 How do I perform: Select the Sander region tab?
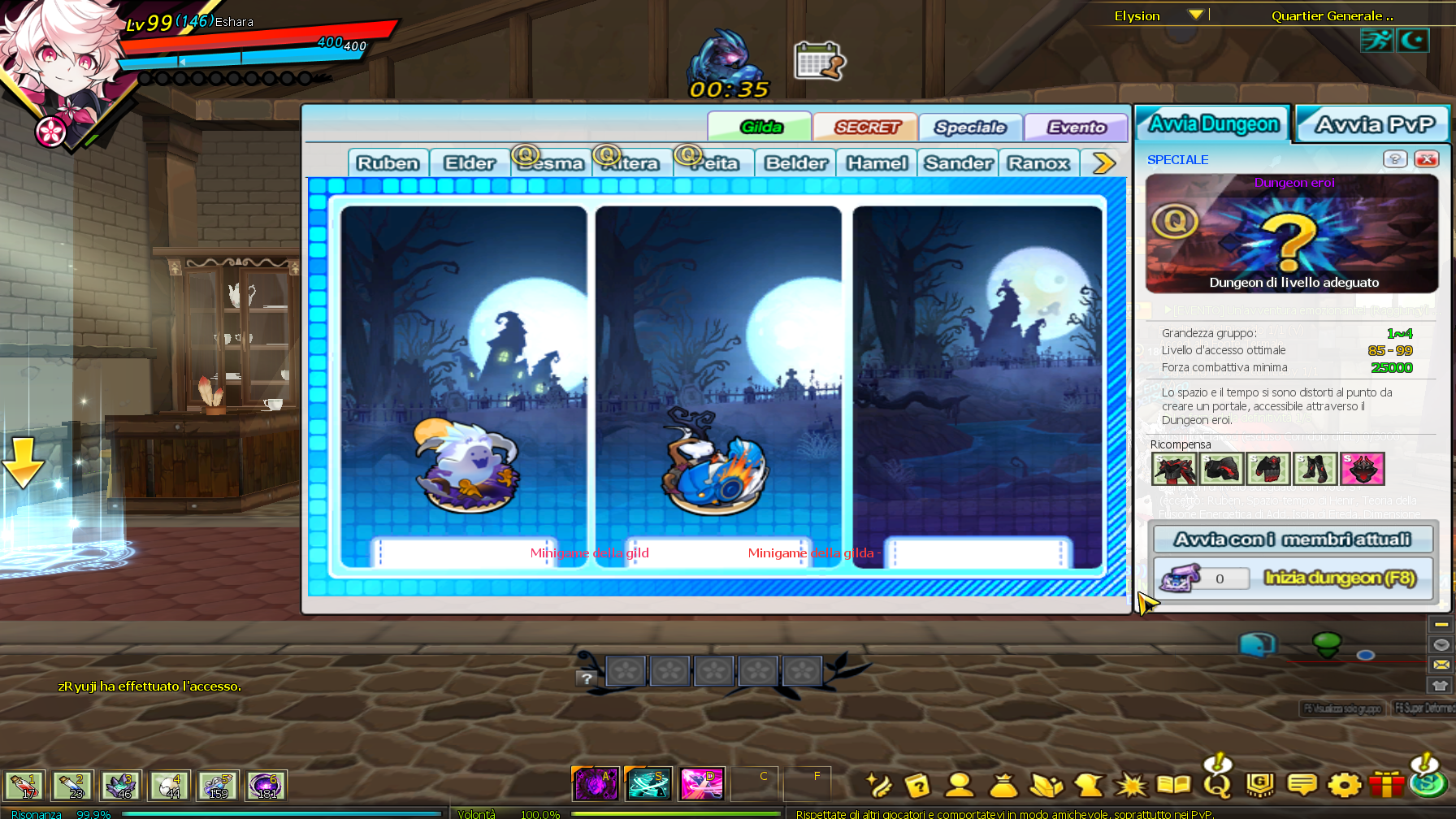click(x=959, y=163)
